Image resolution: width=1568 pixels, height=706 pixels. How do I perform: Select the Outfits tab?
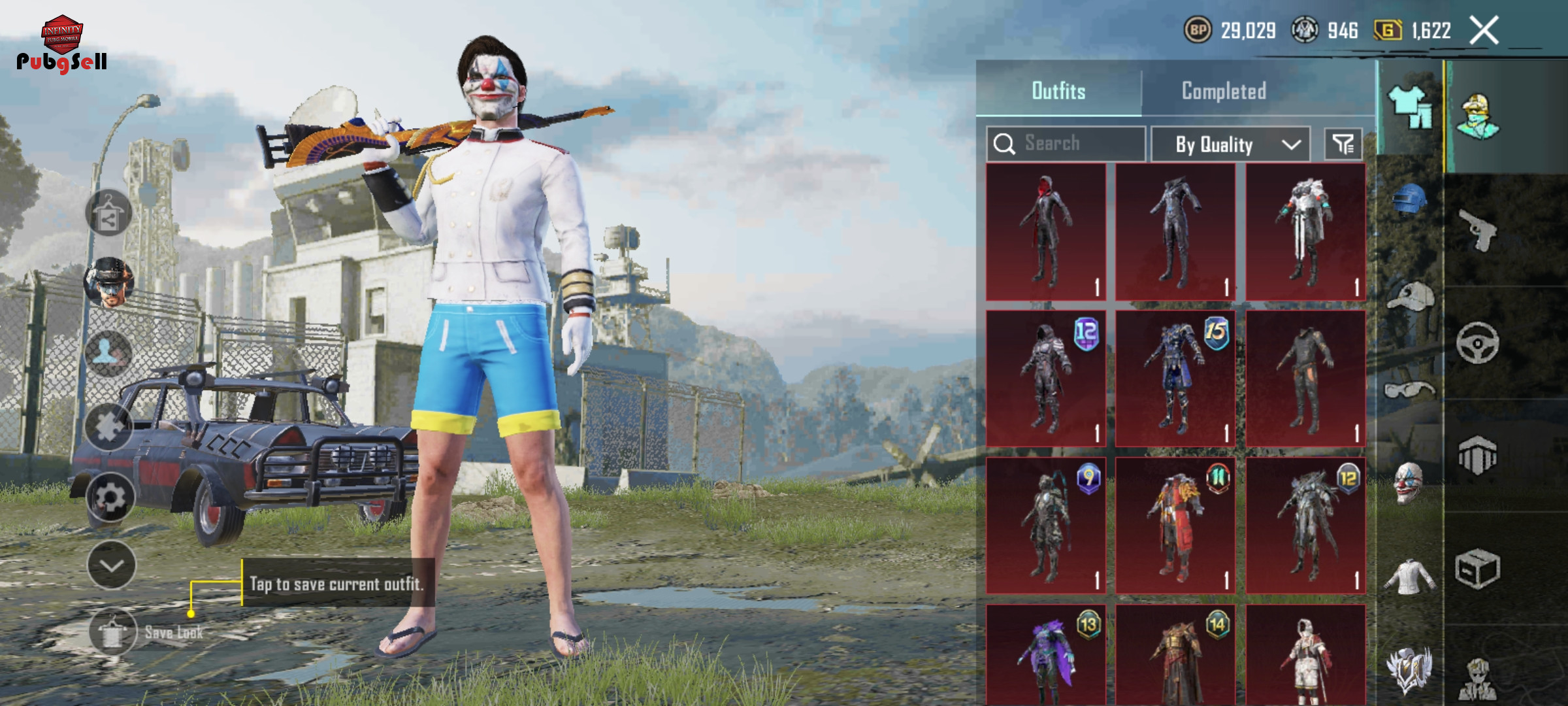[x=1058, y=91]
